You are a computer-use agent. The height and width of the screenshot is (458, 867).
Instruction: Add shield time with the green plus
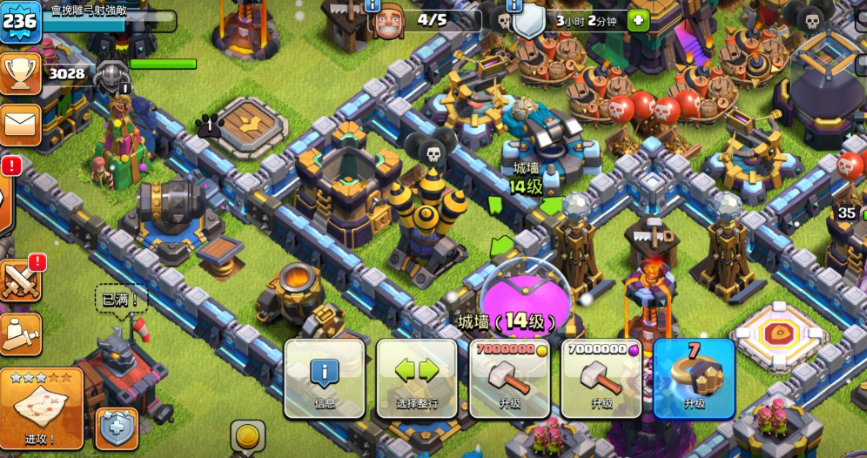click(x=638, y=20)
